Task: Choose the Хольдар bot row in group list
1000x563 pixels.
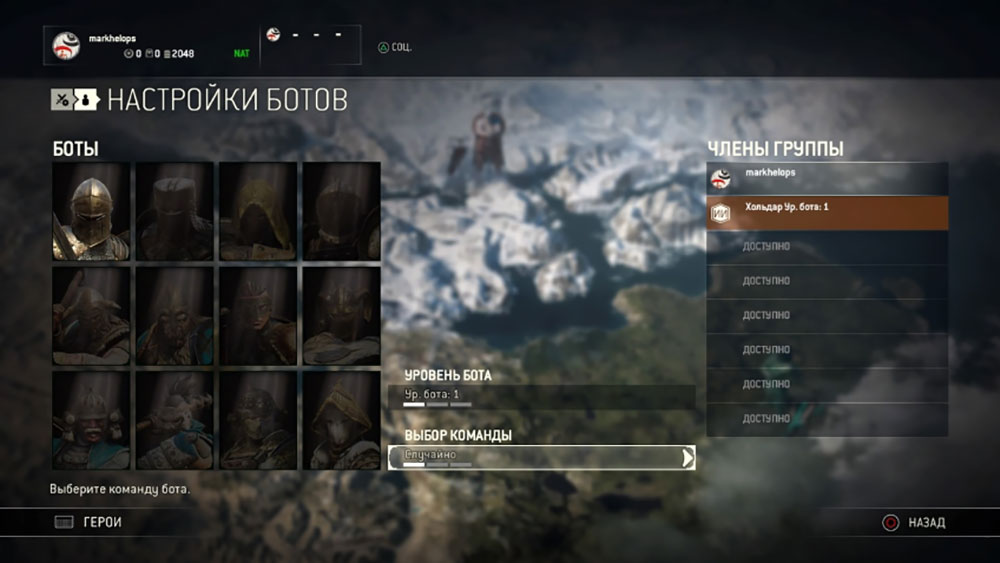Action: pos(827,212)
